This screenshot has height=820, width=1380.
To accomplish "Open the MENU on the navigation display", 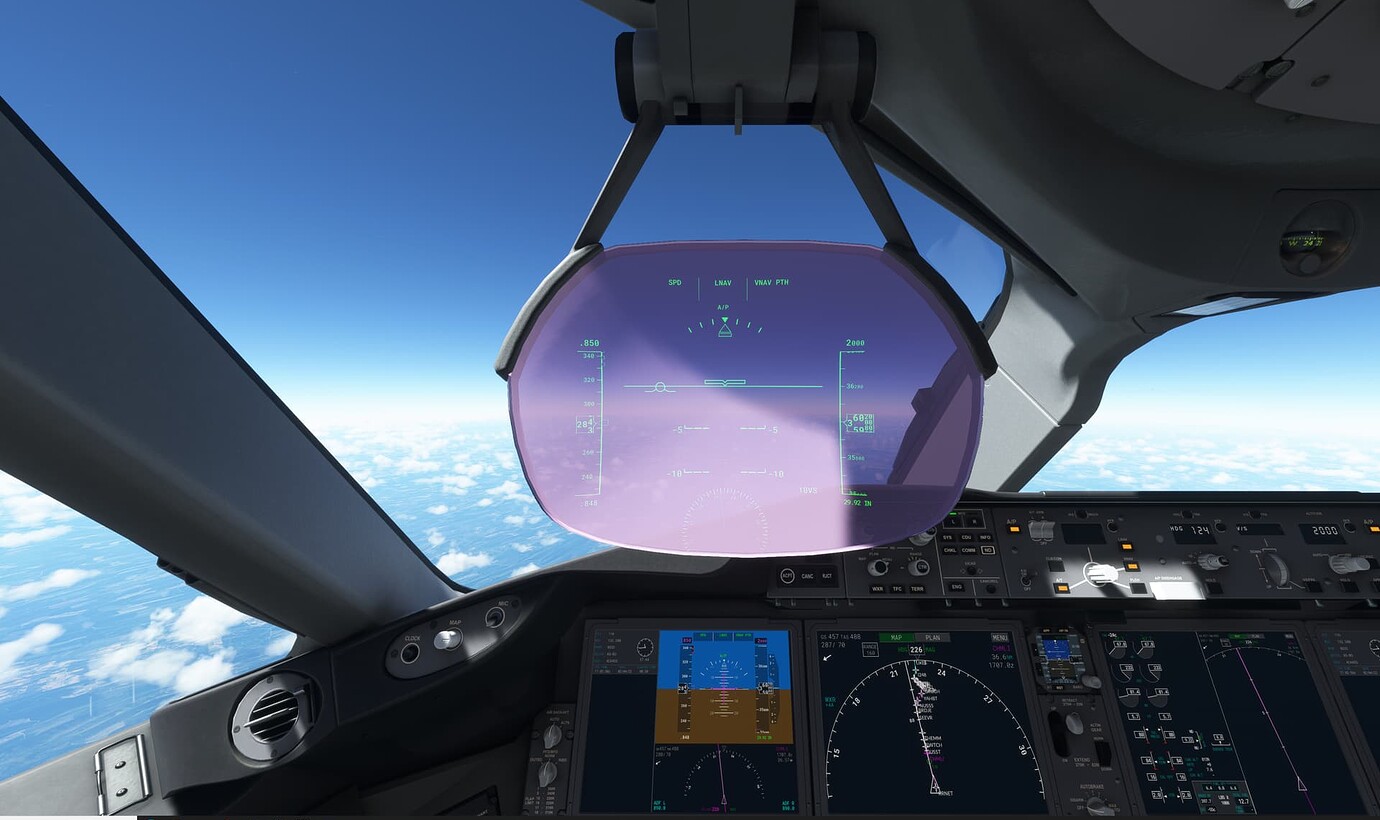I will (999, 638).
